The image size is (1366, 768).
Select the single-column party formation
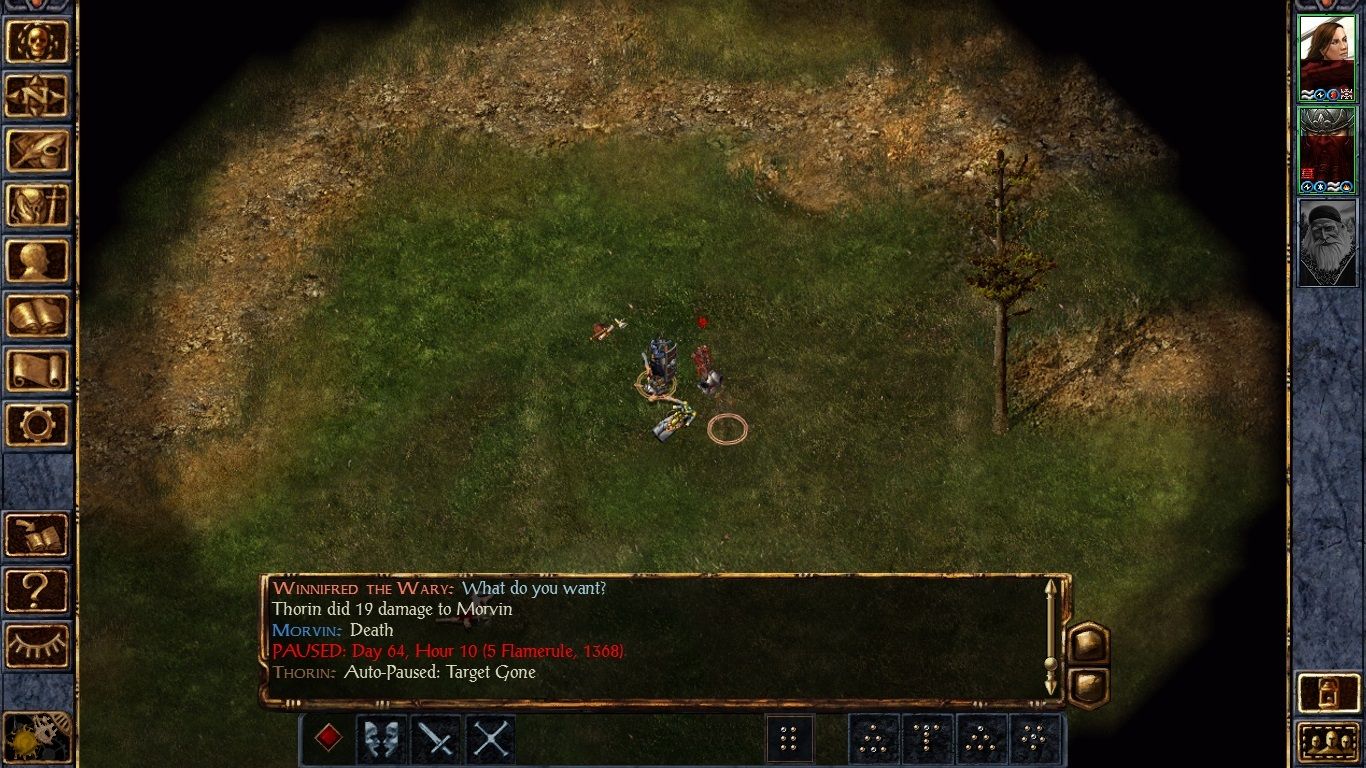point(789,739)
